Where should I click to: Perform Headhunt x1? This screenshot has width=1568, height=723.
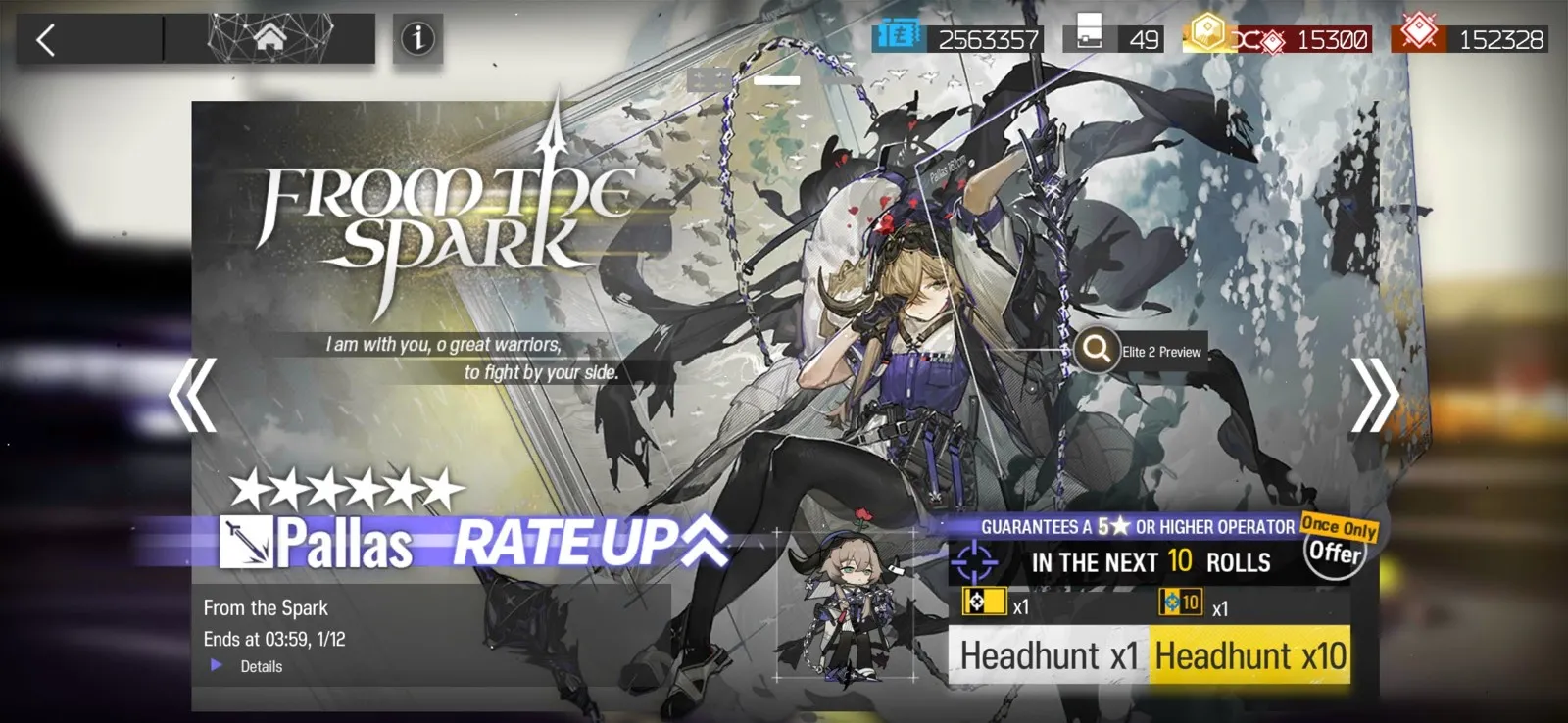point(1048,655)
